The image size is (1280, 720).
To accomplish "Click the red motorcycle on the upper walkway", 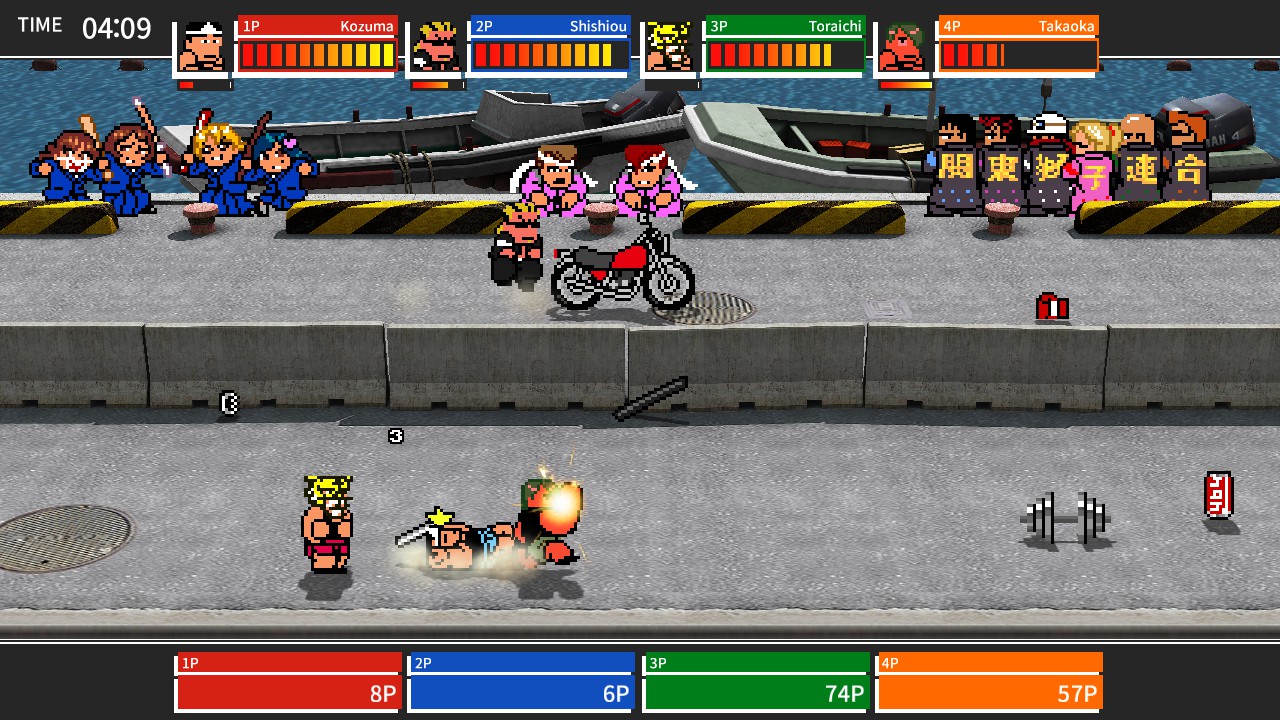I will [x=620, y=270].
